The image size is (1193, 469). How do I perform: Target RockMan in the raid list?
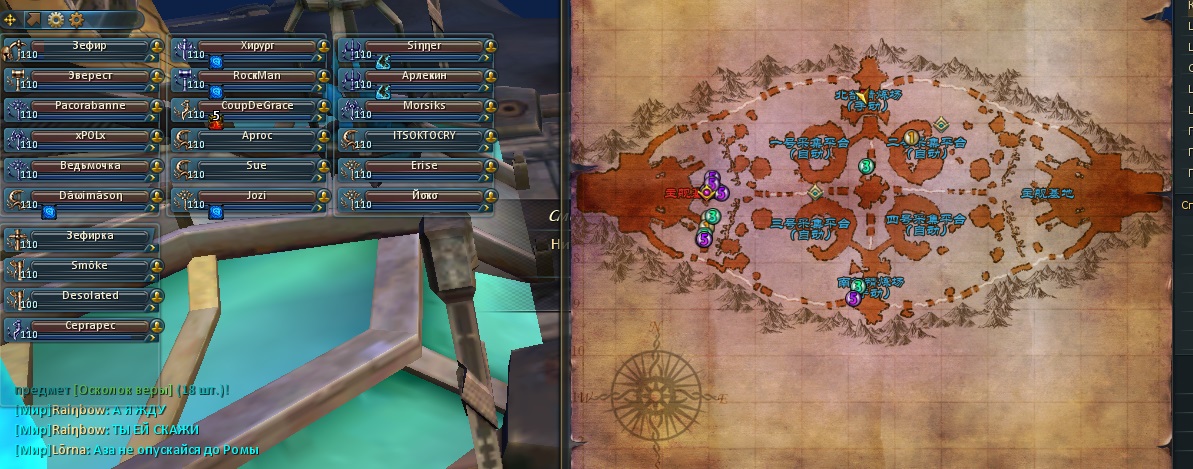(250, 76)
